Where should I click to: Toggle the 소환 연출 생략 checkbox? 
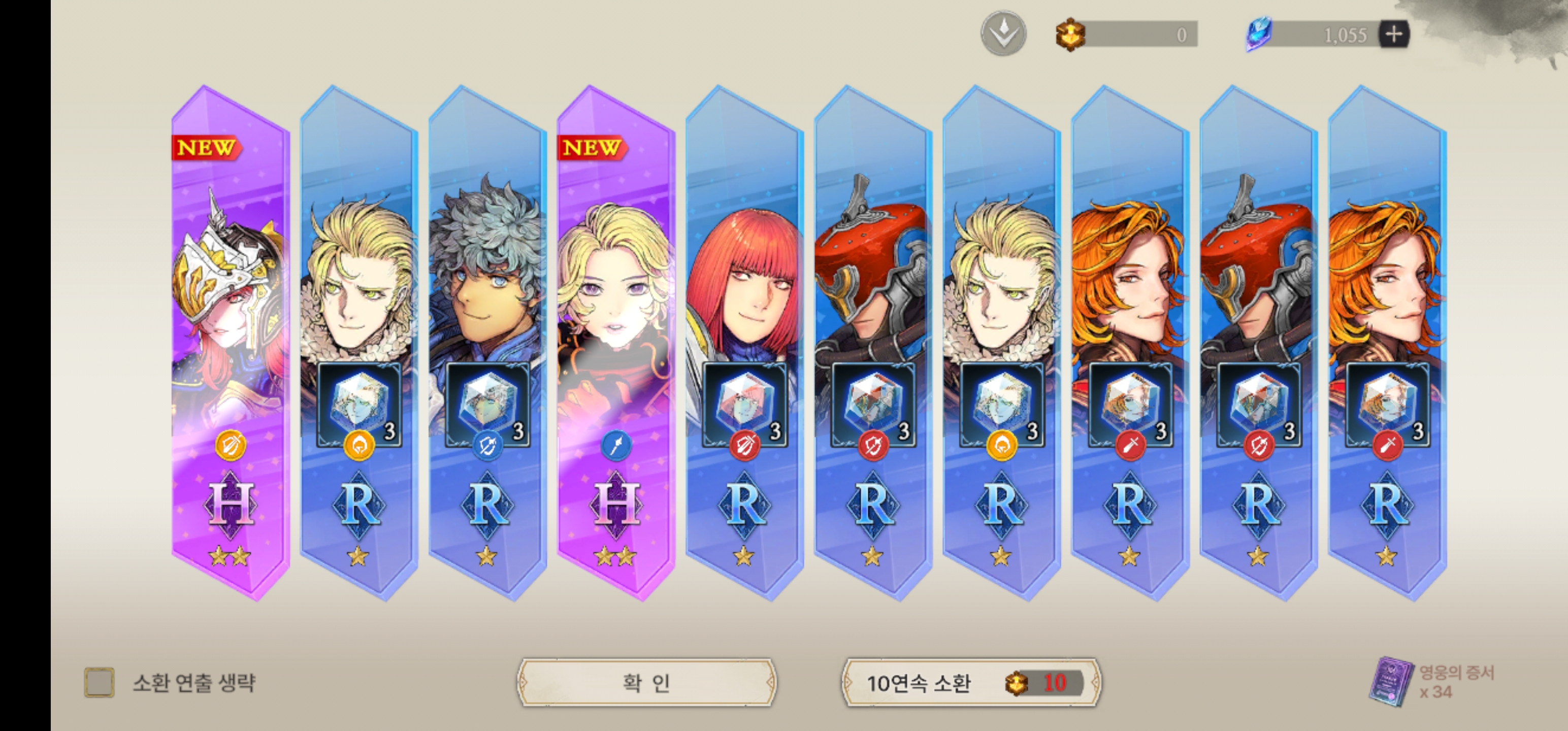tap(99, 682)
